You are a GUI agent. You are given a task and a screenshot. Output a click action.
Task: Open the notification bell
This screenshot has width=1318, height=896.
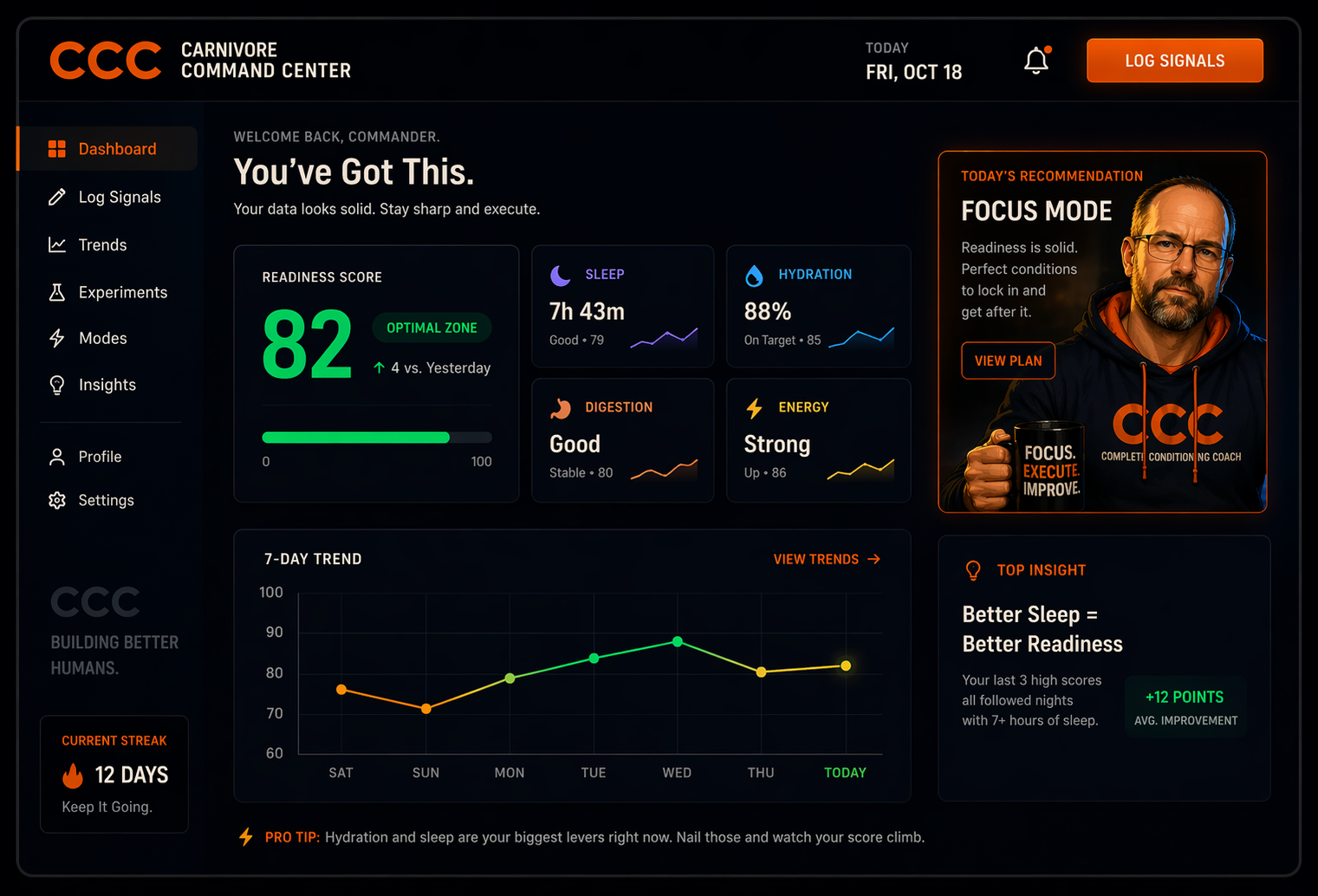point(1036,60)
